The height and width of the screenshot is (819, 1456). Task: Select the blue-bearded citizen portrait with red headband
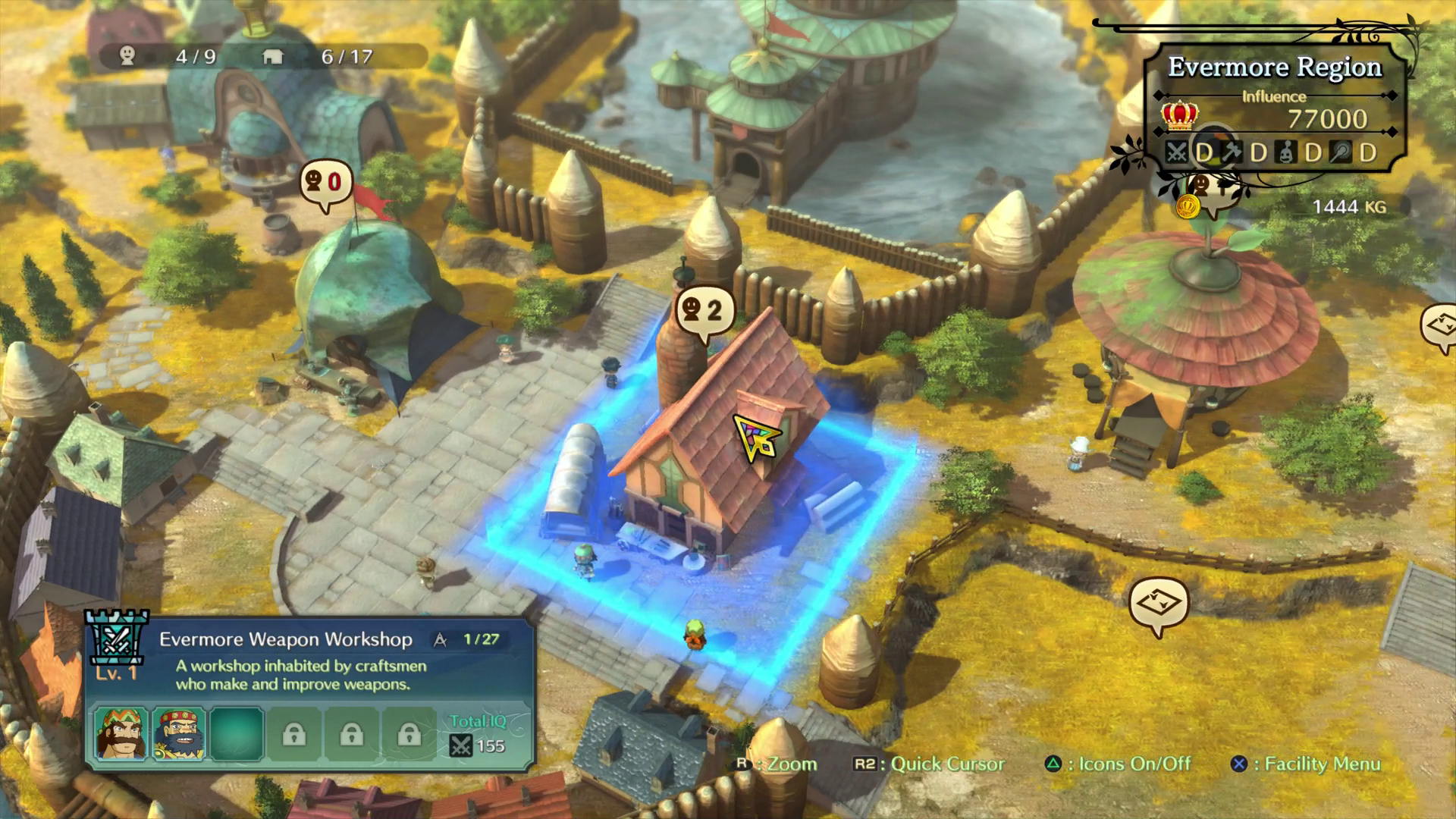[179, 733]
